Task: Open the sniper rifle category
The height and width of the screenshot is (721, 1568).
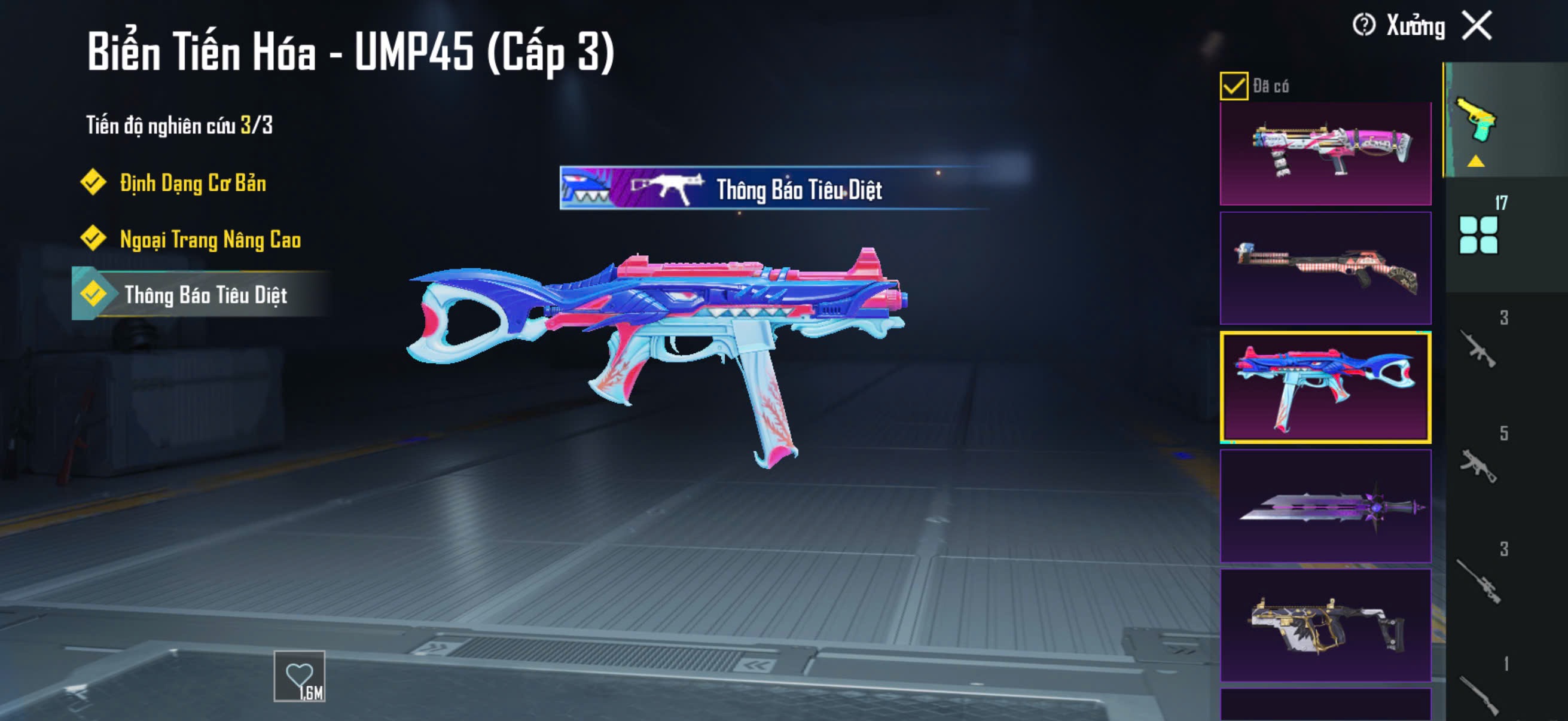Action: [x=1478, y=581]
